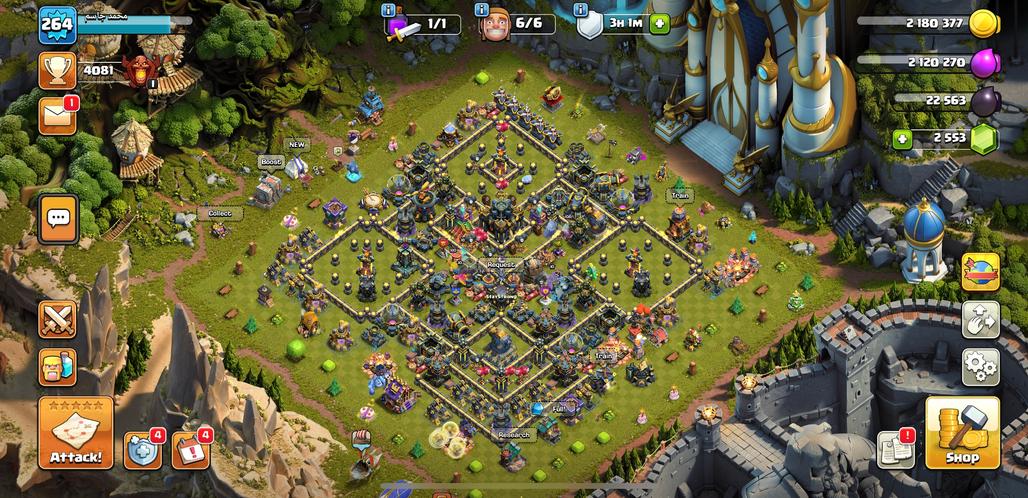Open the blue shield plus button
Screen dimensions: 1028x498
pos(143,450)
